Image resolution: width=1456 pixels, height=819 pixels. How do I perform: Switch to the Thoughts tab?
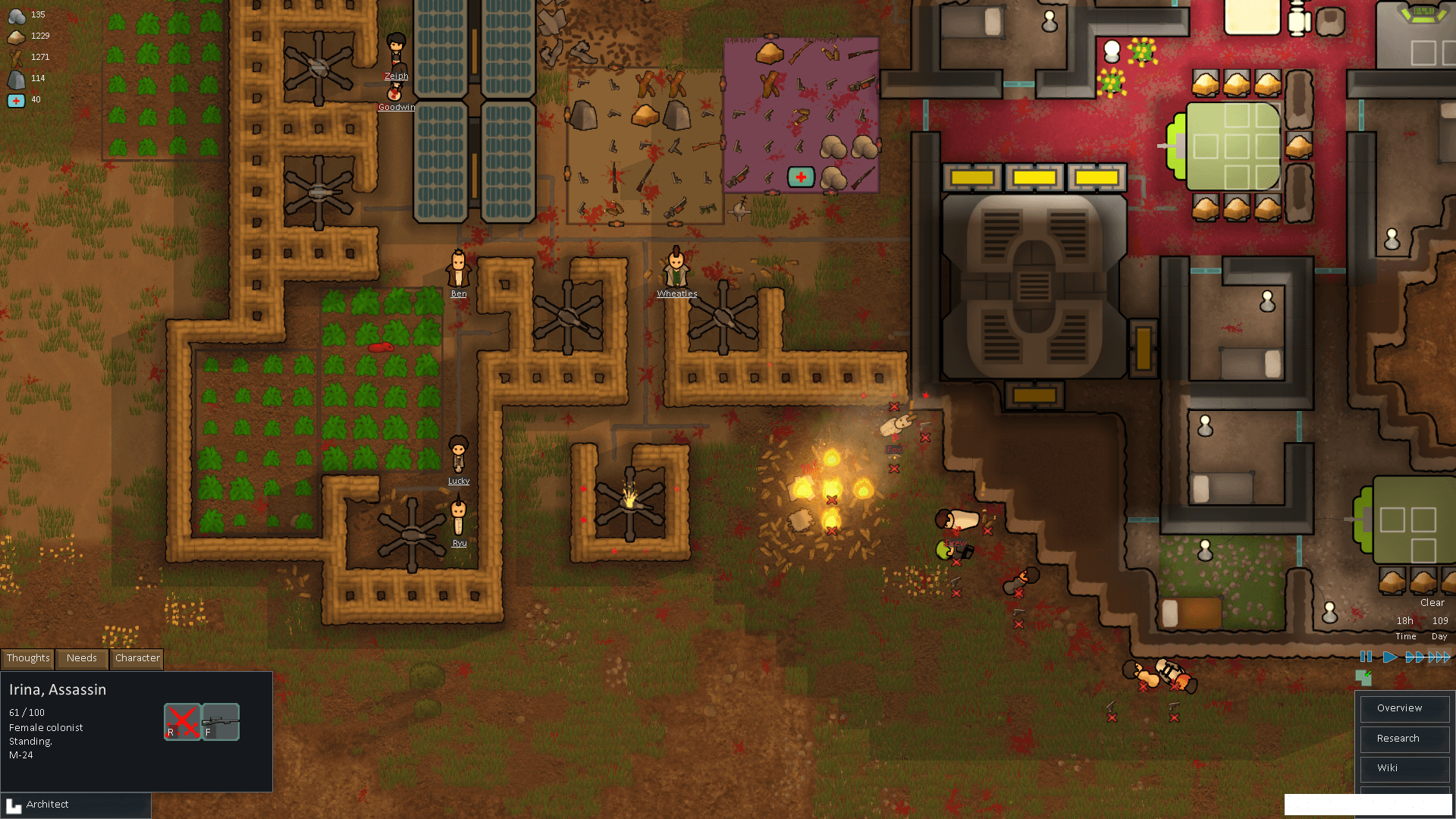28,658
